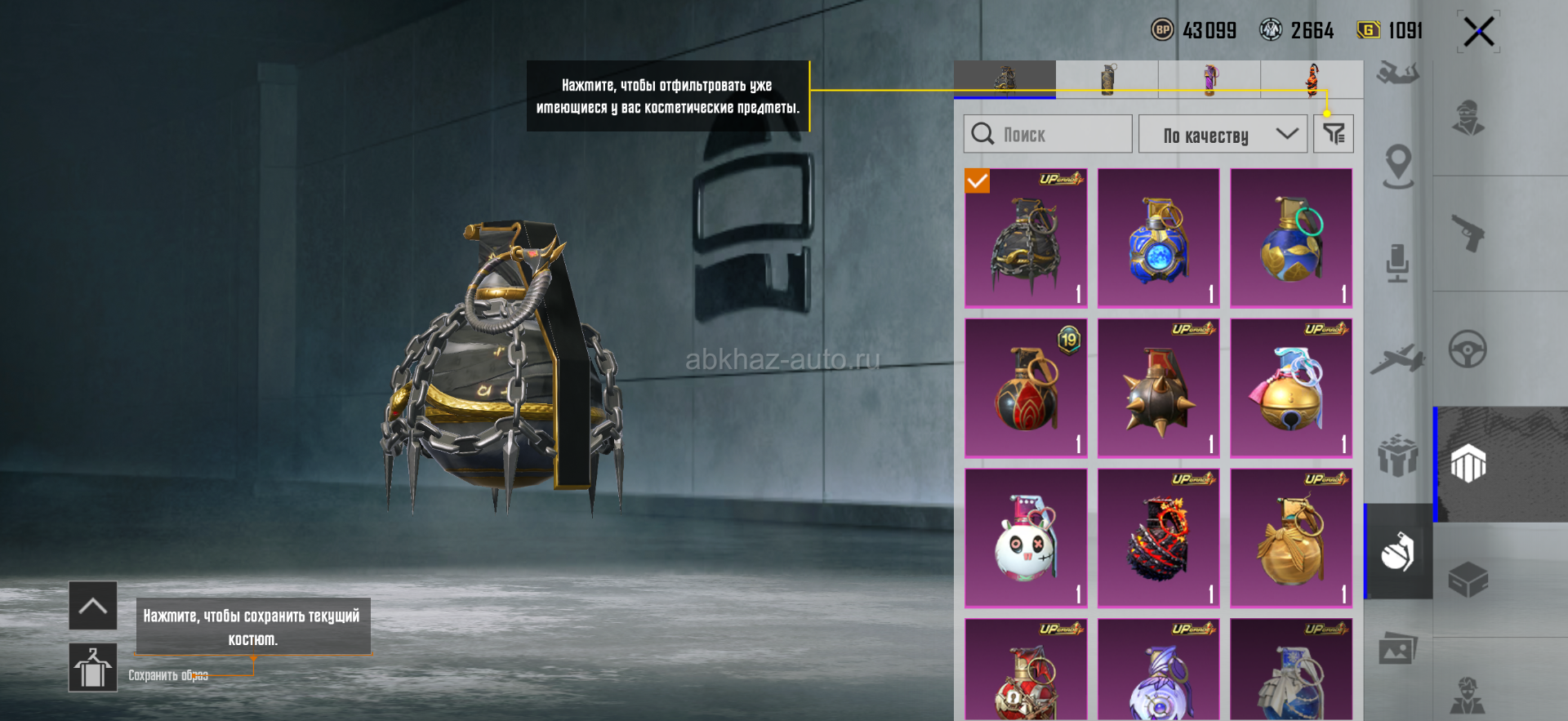Open the pistol weapons category

tap(1467, 234)
